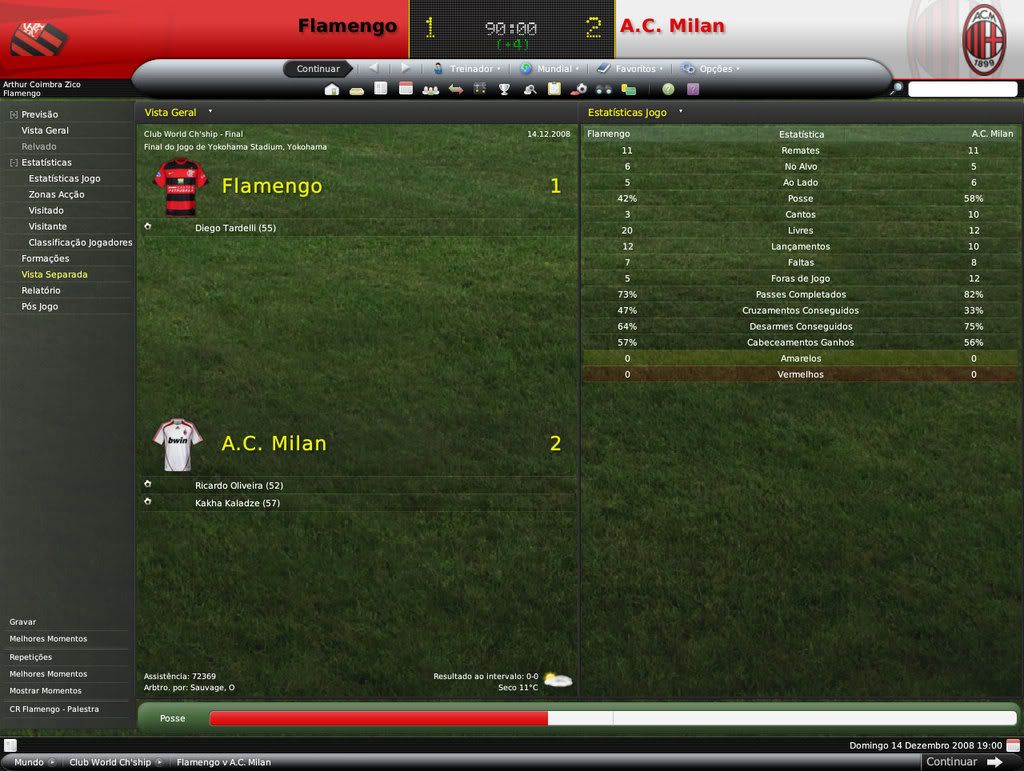
Task: Click goalscorer Kakha Kaladze's name
Action: click(x=237, y=503)
